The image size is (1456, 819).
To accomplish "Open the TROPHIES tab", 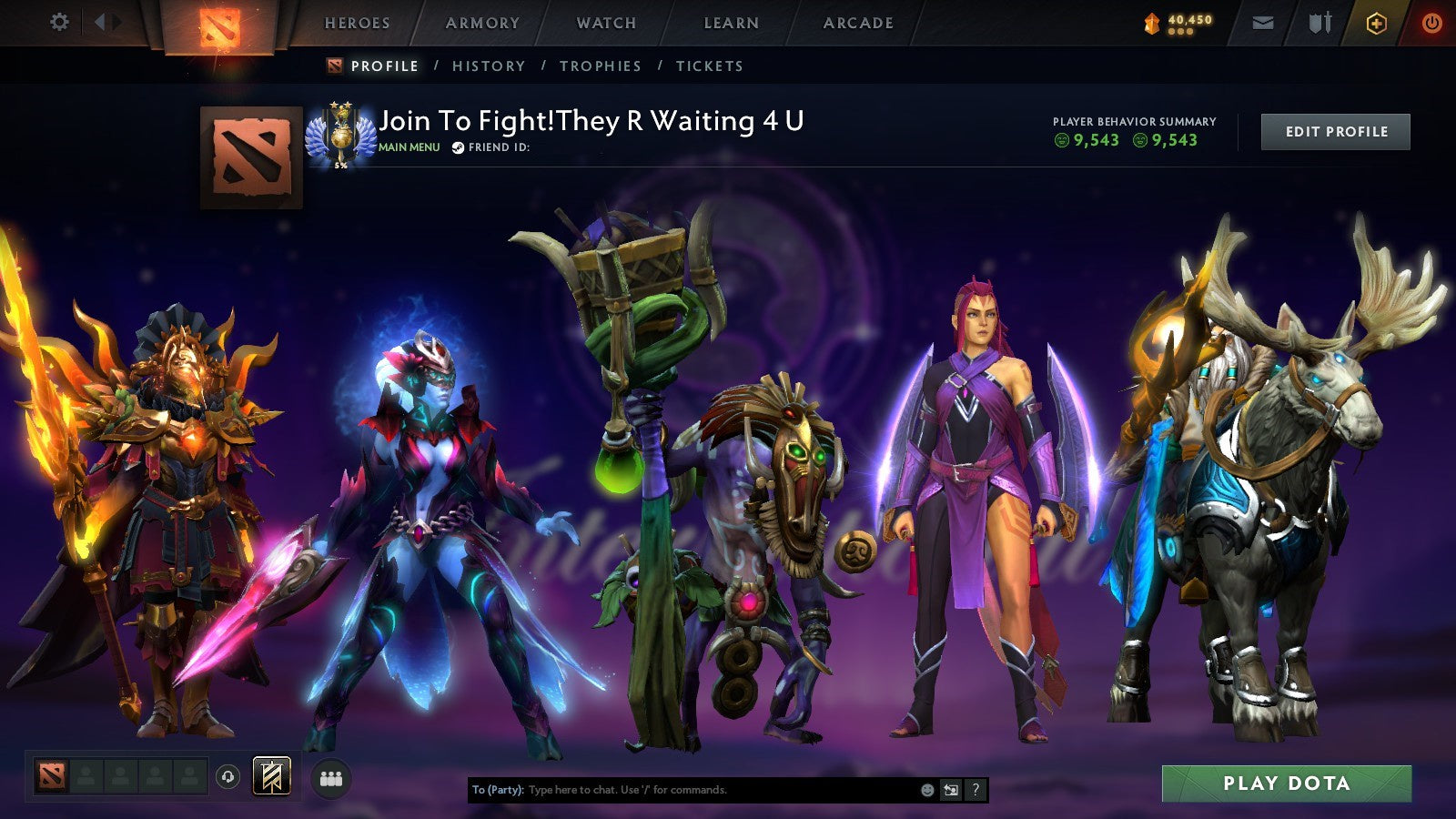I will click(602, 66).
